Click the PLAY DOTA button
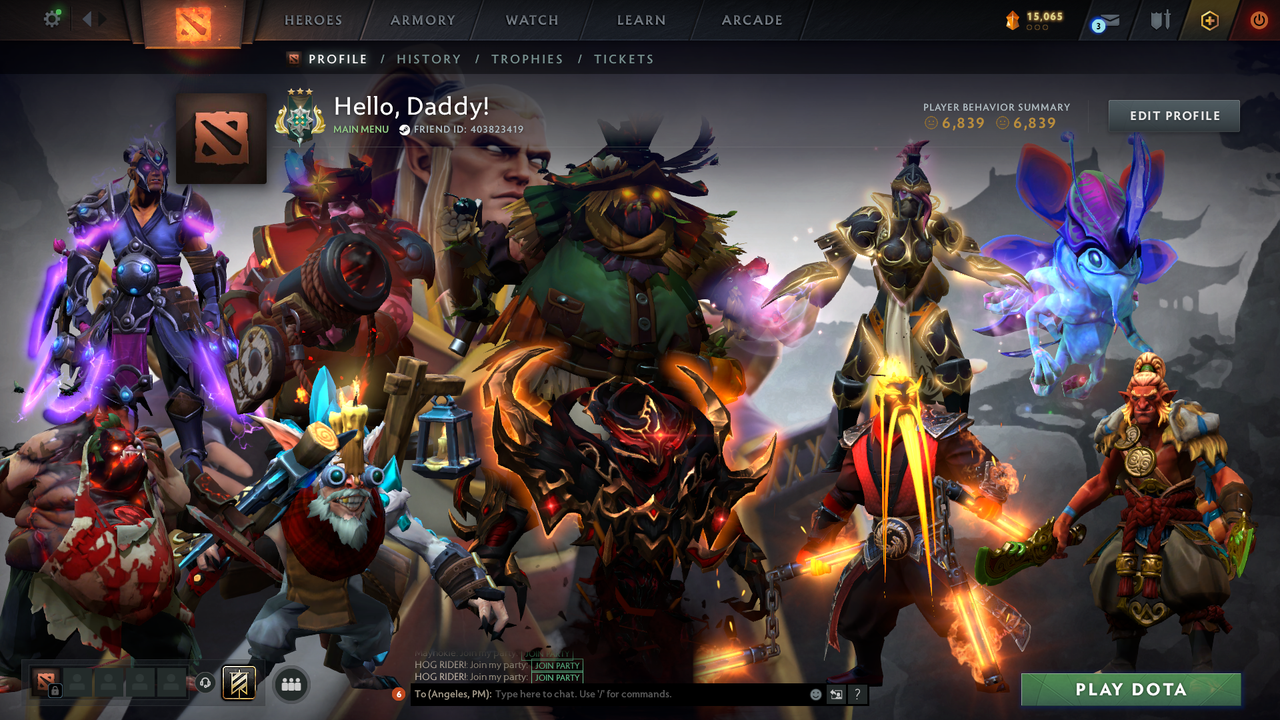 pos(1129,689)
